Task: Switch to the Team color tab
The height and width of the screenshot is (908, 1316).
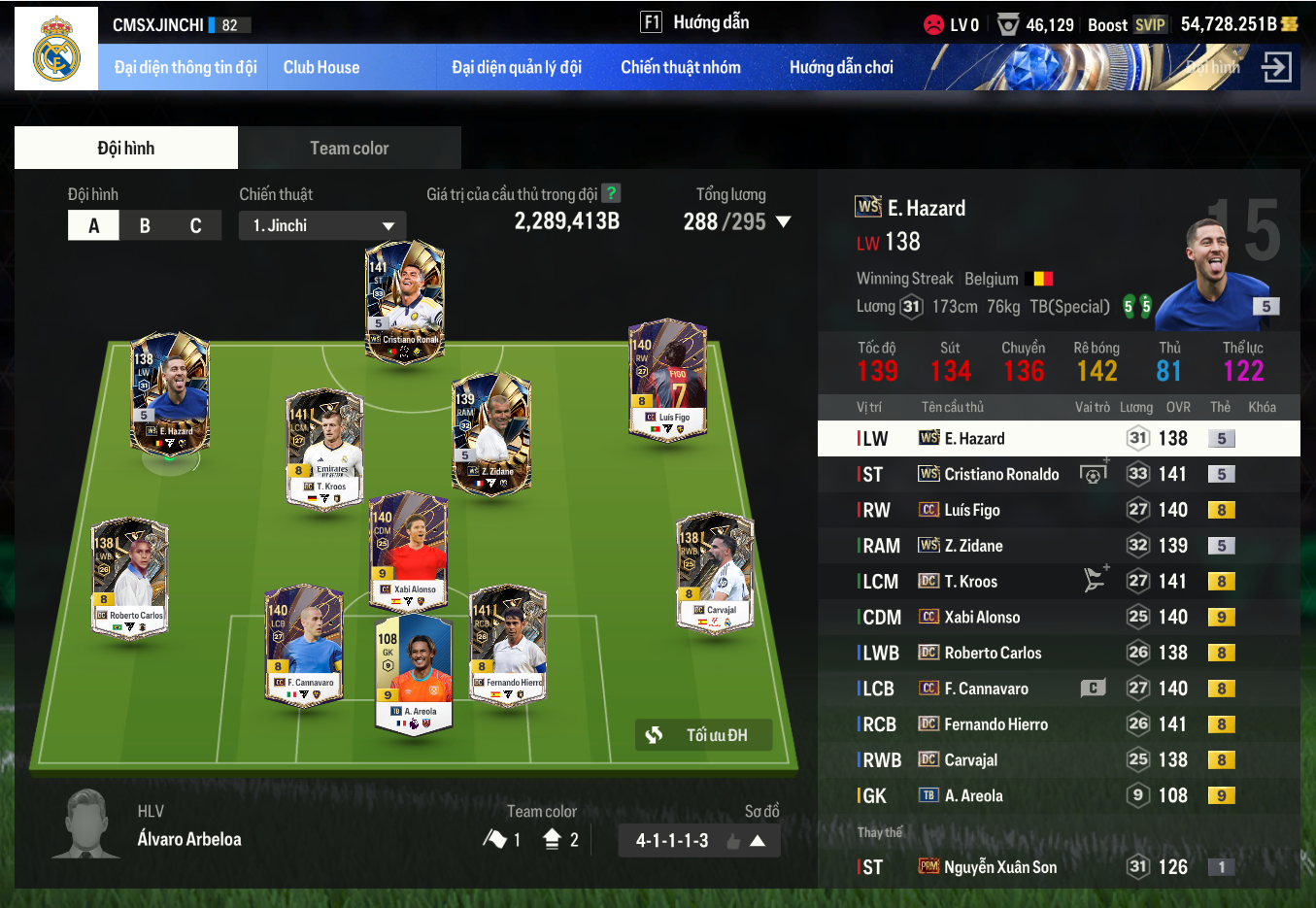Action: (x=349, y=148)
